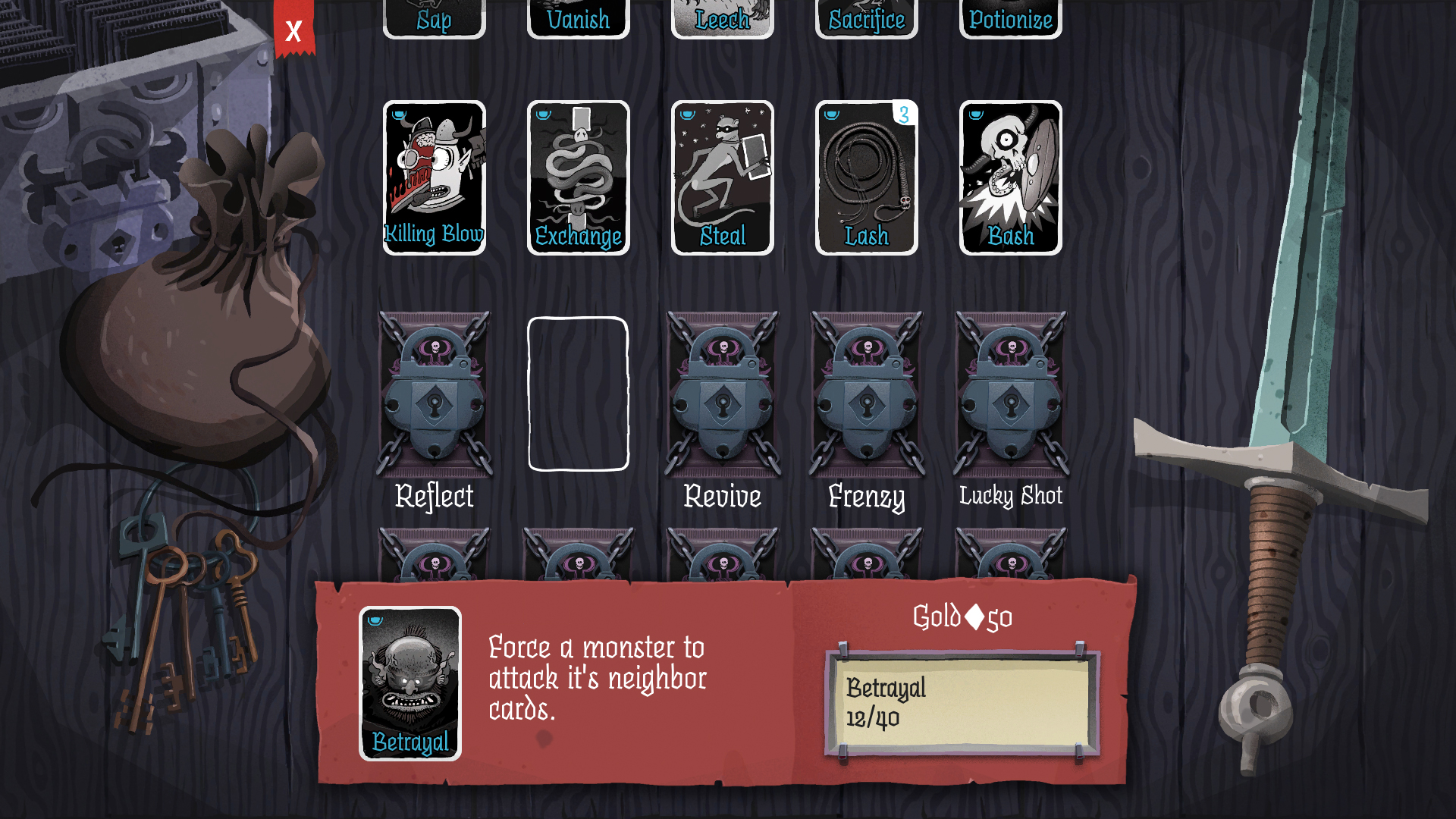The height and width of the screenshot is (819, 1456).
Task: Choose the Bash card
Action: tap(1010, 176)
